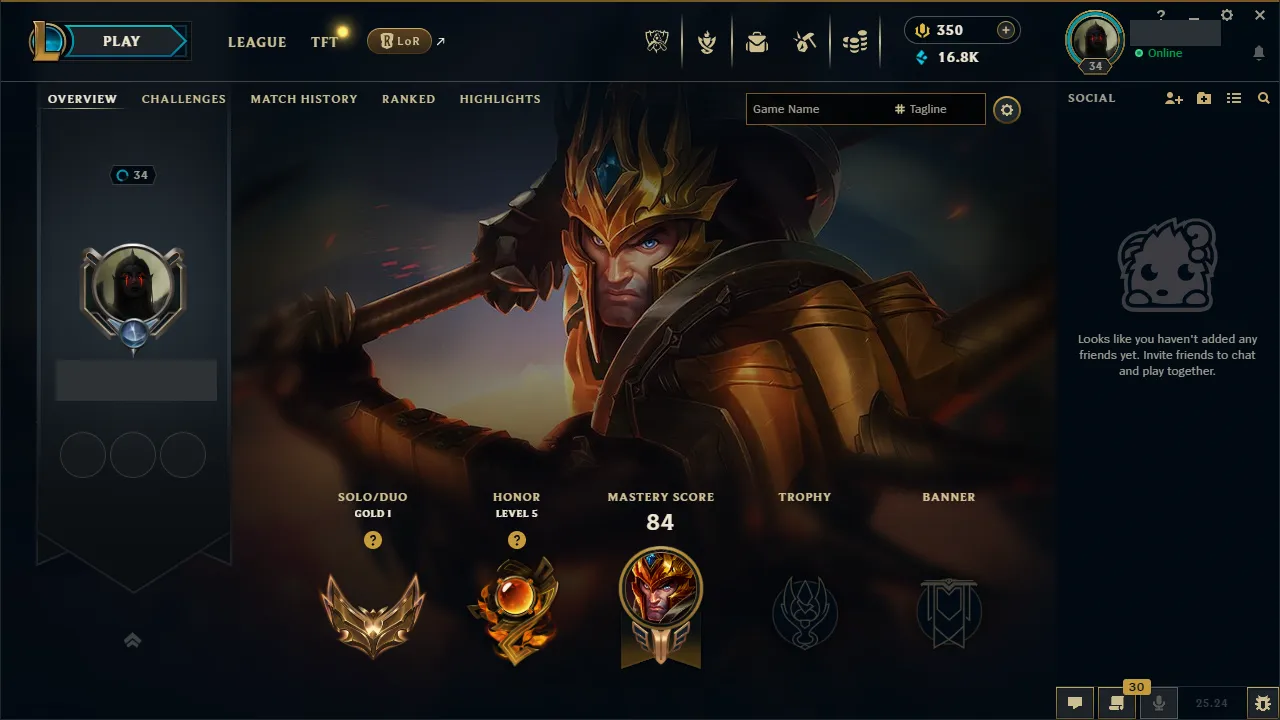Viewport: 1280px width, 720px height.
Task: Open Legends of Runeterra via the LoR link
Action: click(400, 41)
